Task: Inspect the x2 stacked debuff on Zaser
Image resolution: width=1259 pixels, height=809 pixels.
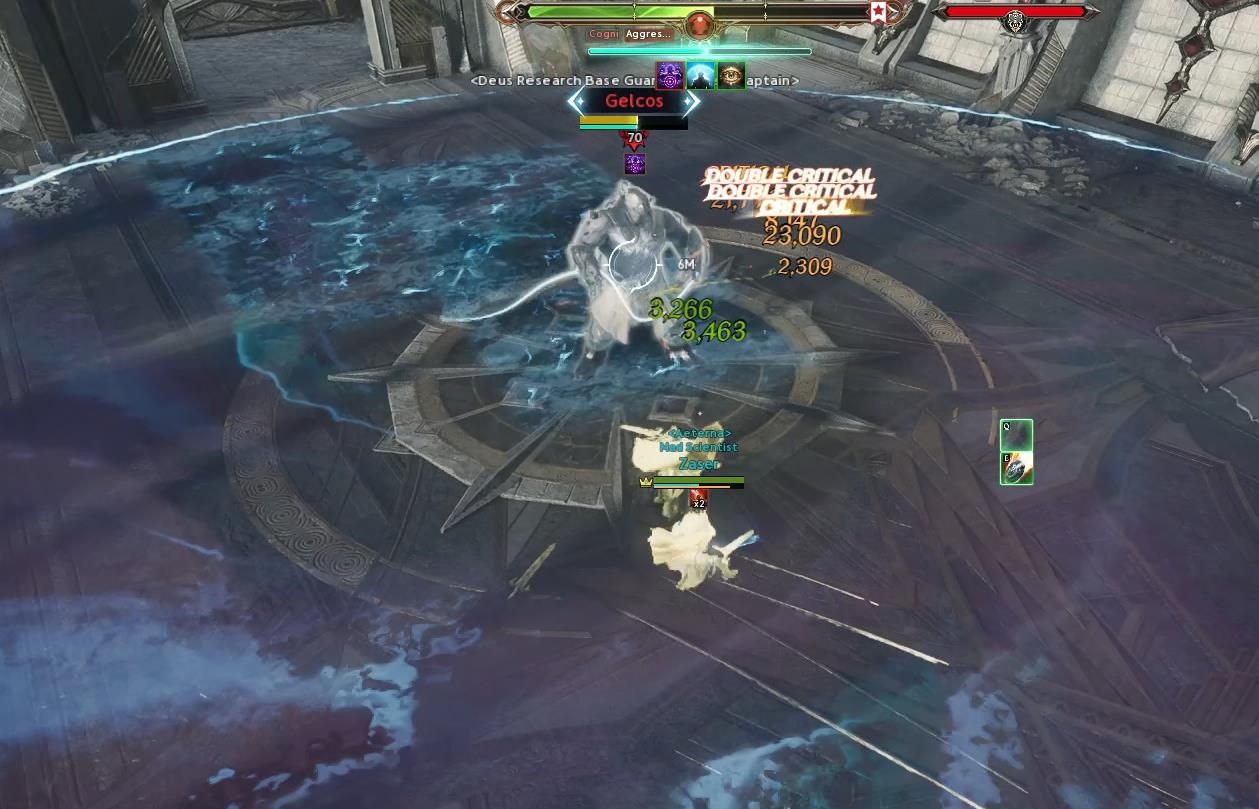Action: tap(699, 498)
